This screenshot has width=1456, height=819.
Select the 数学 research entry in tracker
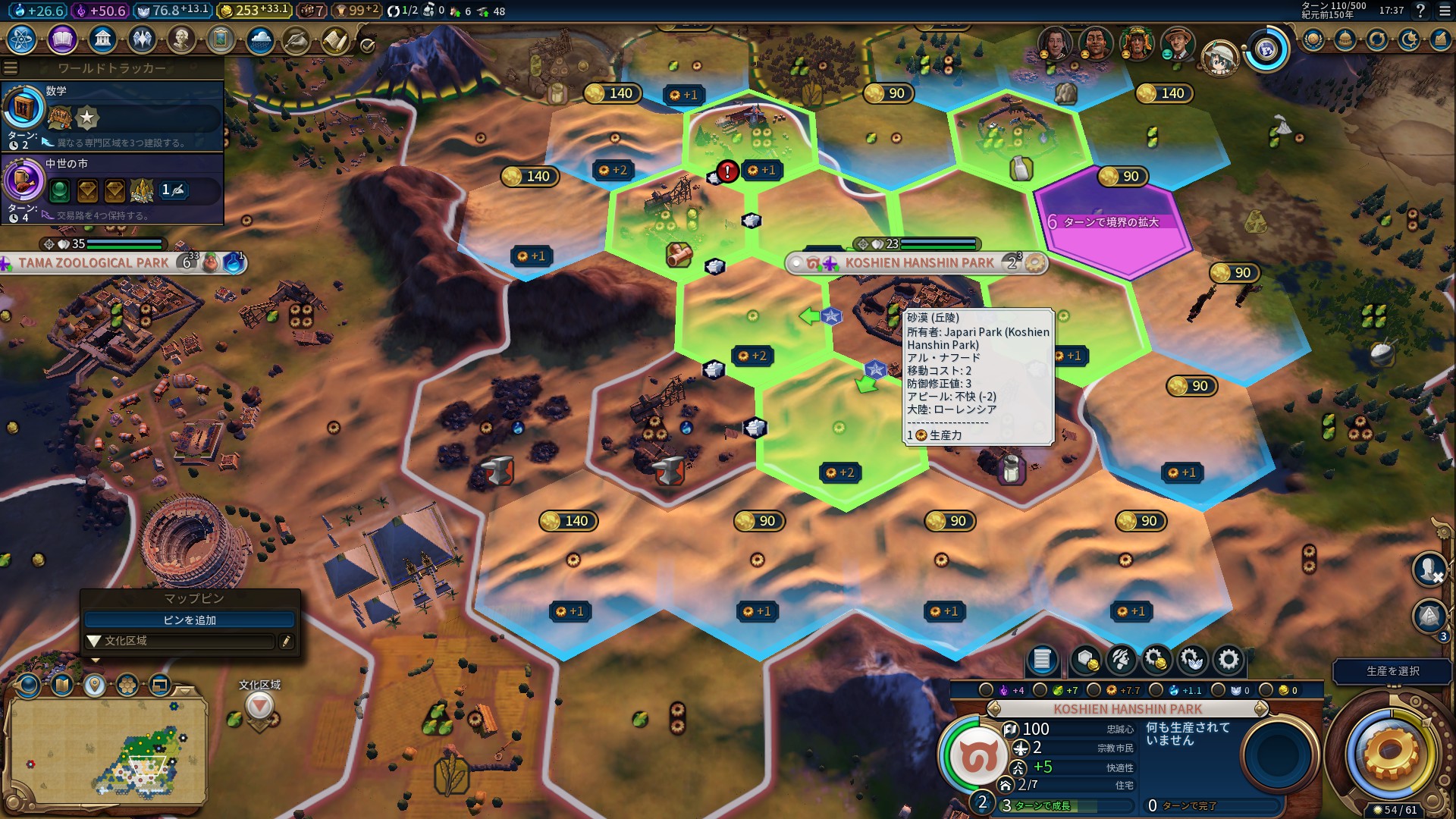tap(112, 115)
